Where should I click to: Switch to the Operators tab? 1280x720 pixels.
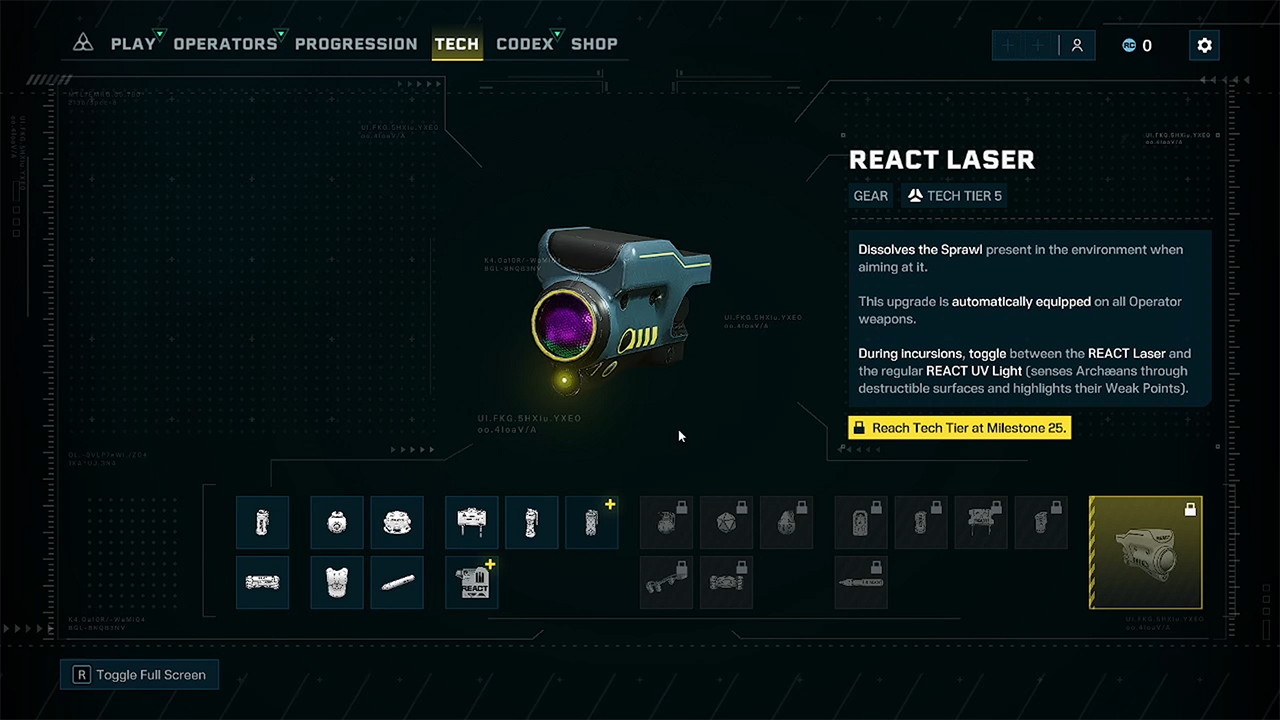click(x=225, y=44)
